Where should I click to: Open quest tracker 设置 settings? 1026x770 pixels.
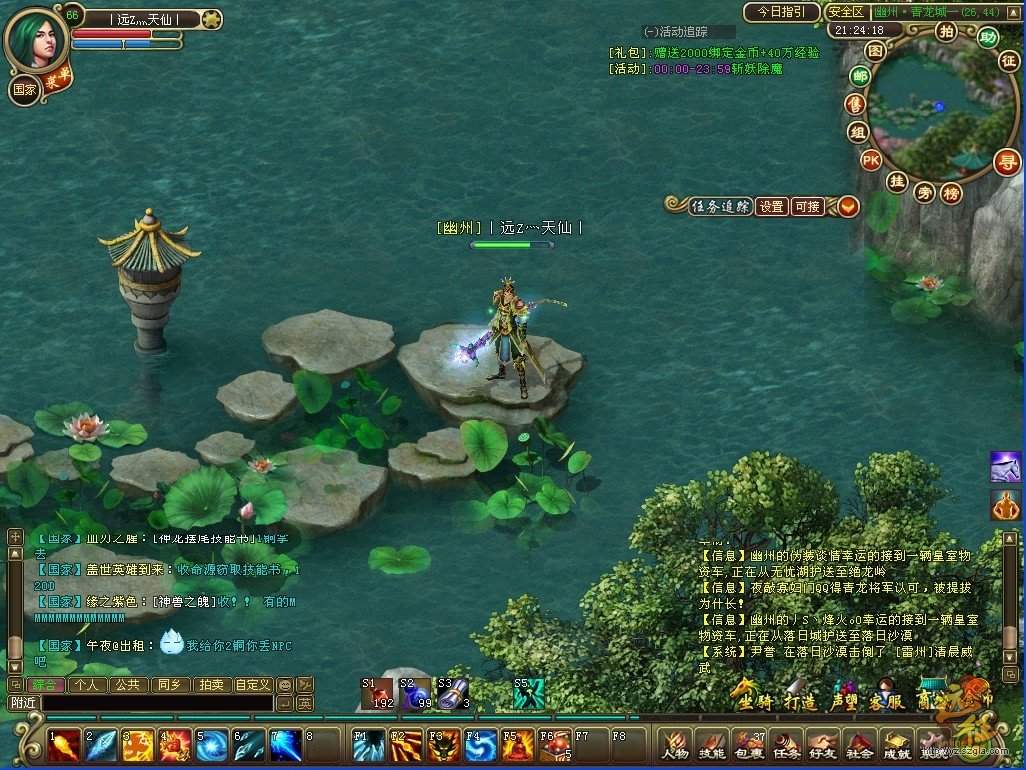pos(771,207)
